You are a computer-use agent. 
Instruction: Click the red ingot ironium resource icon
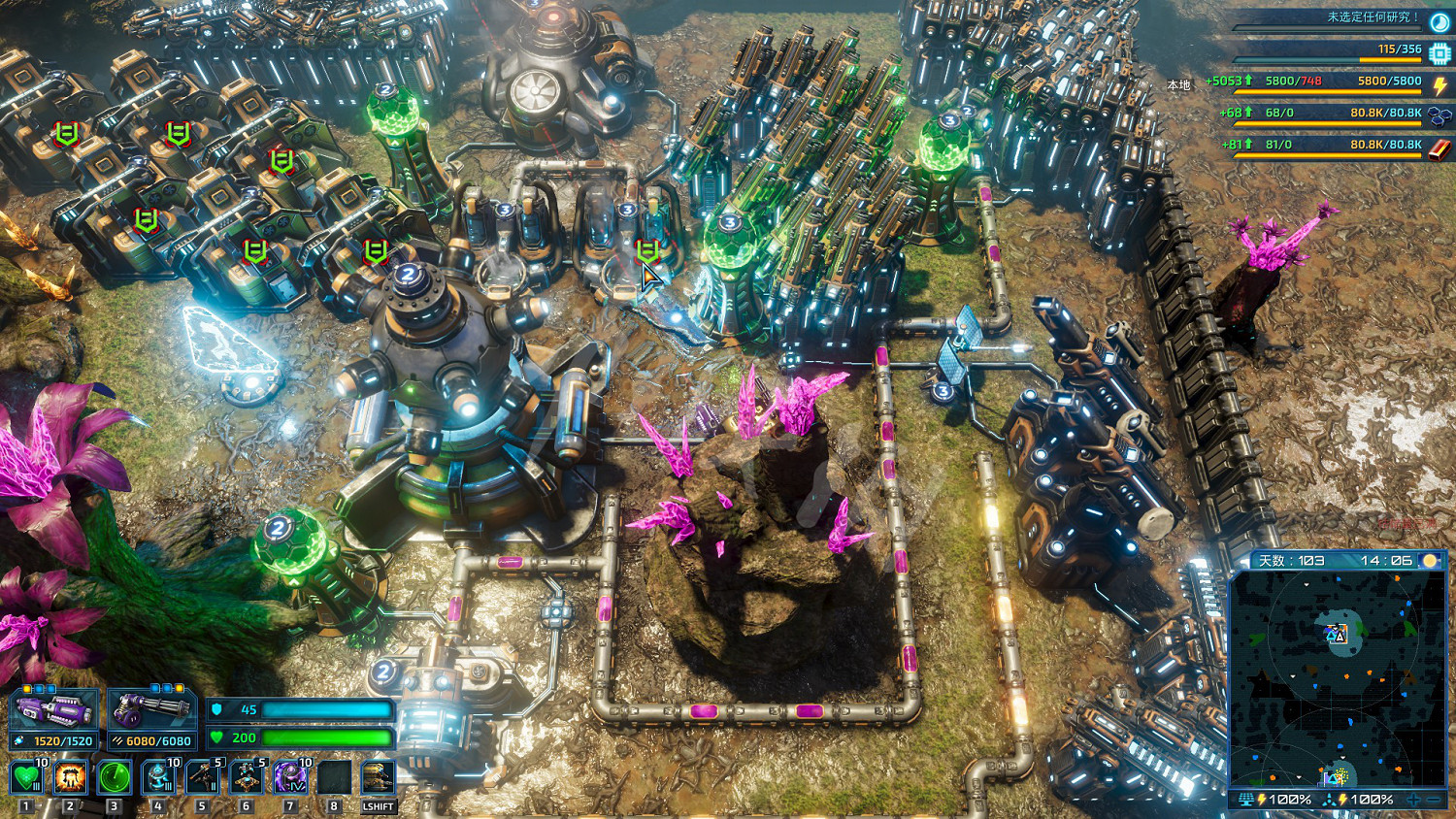(1440, 148)
